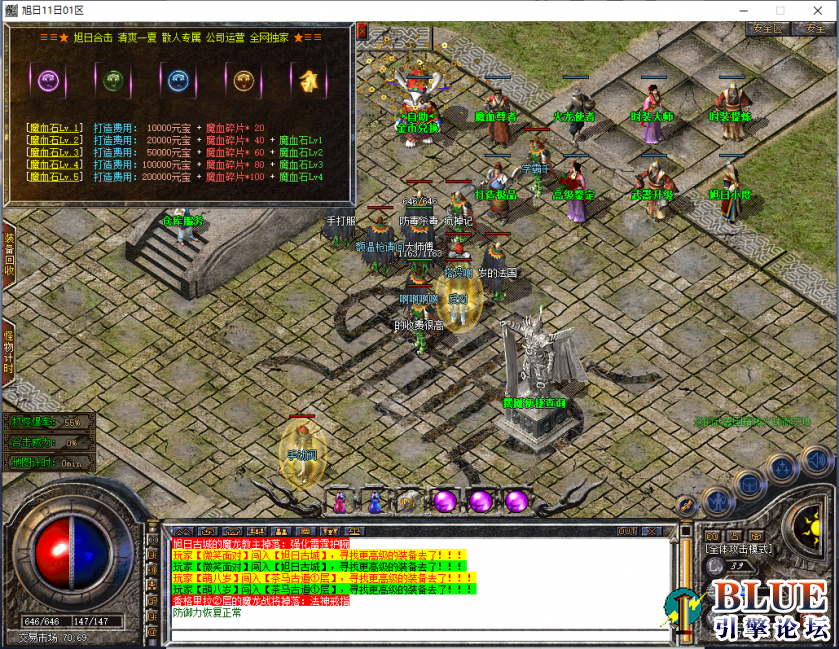Click the 魔血石Lv.3 forge link

coord(54,152)
